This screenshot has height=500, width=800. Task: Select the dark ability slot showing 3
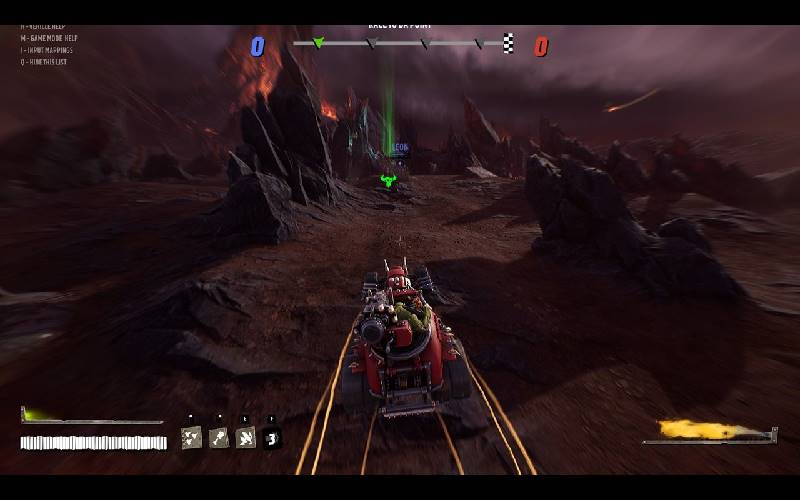point(271,437)
